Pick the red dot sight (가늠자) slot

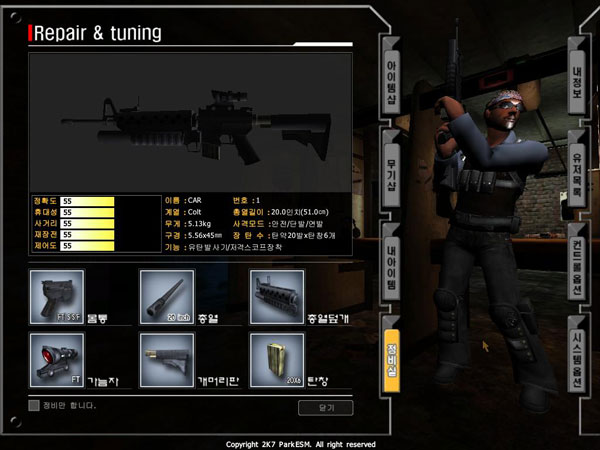[57, 360]
